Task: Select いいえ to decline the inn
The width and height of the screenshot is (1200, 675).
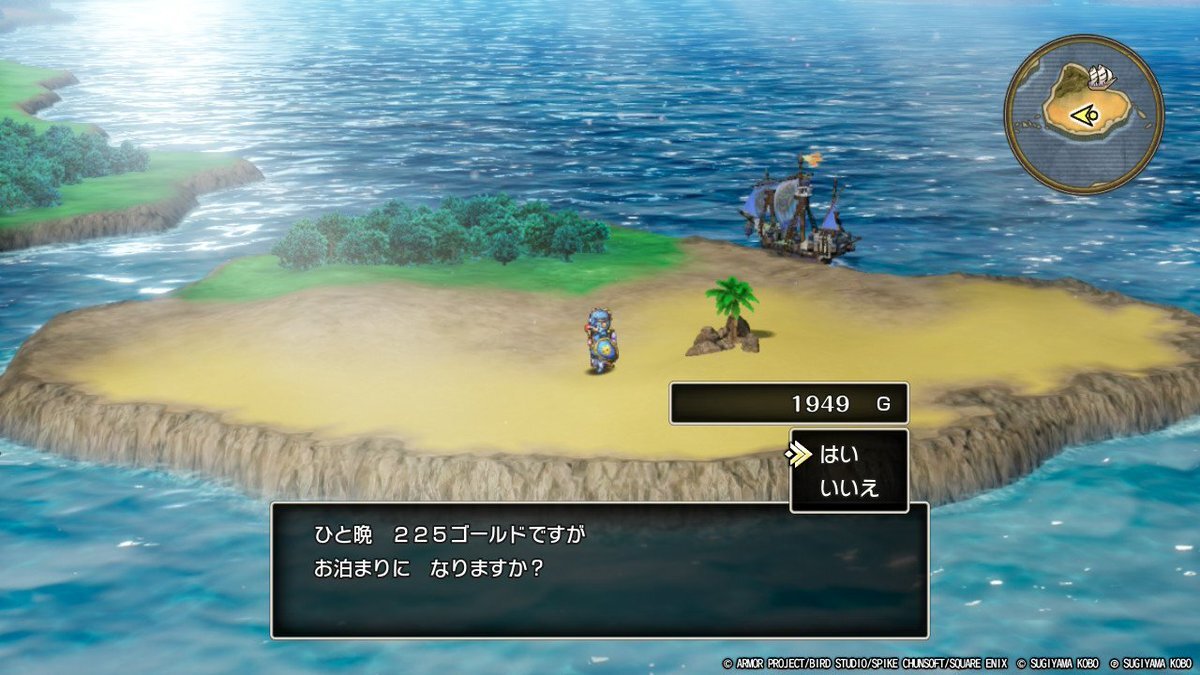Action: point(848,488)
